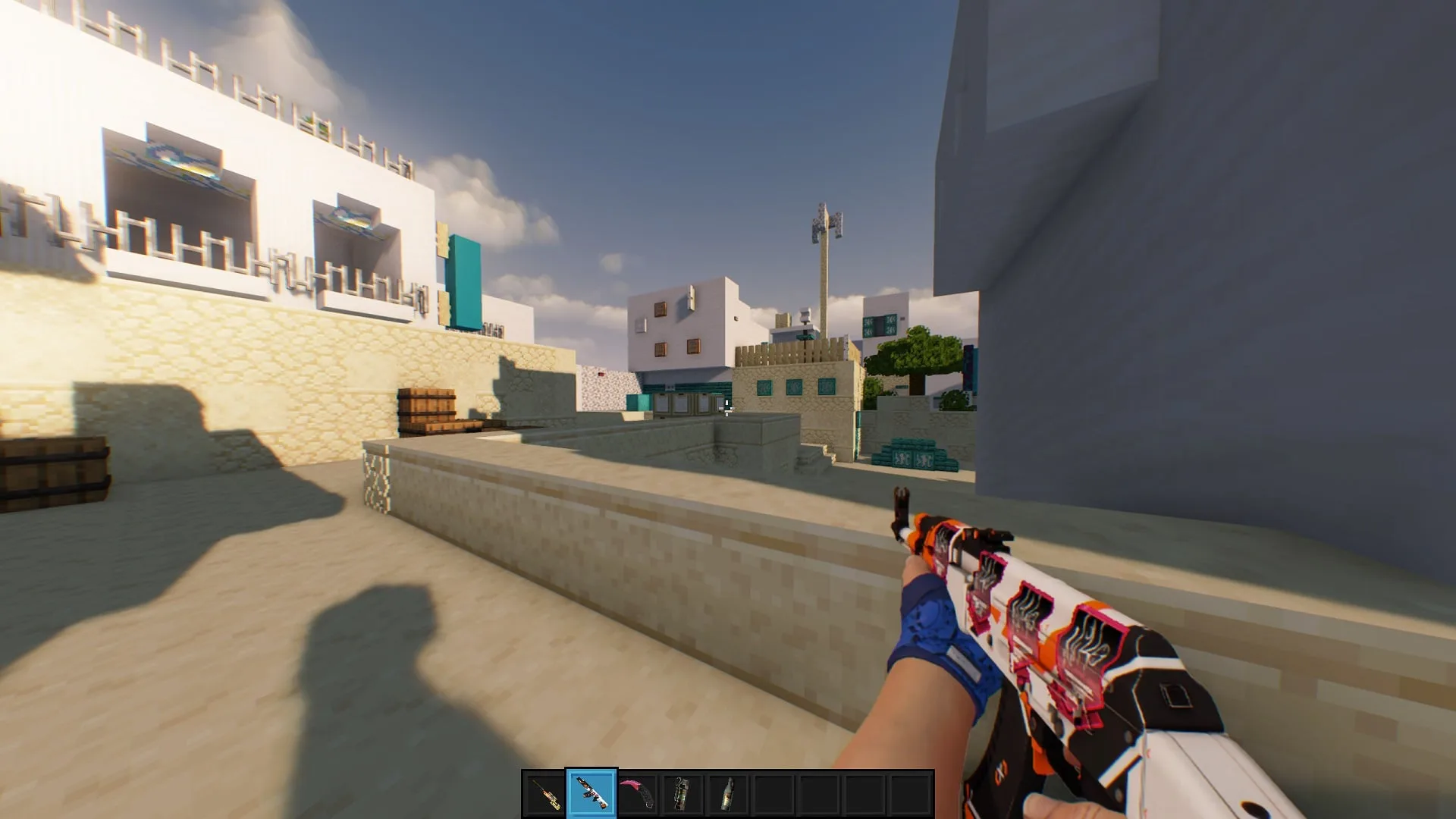Click the crosshair at screen center

[726, 409]
